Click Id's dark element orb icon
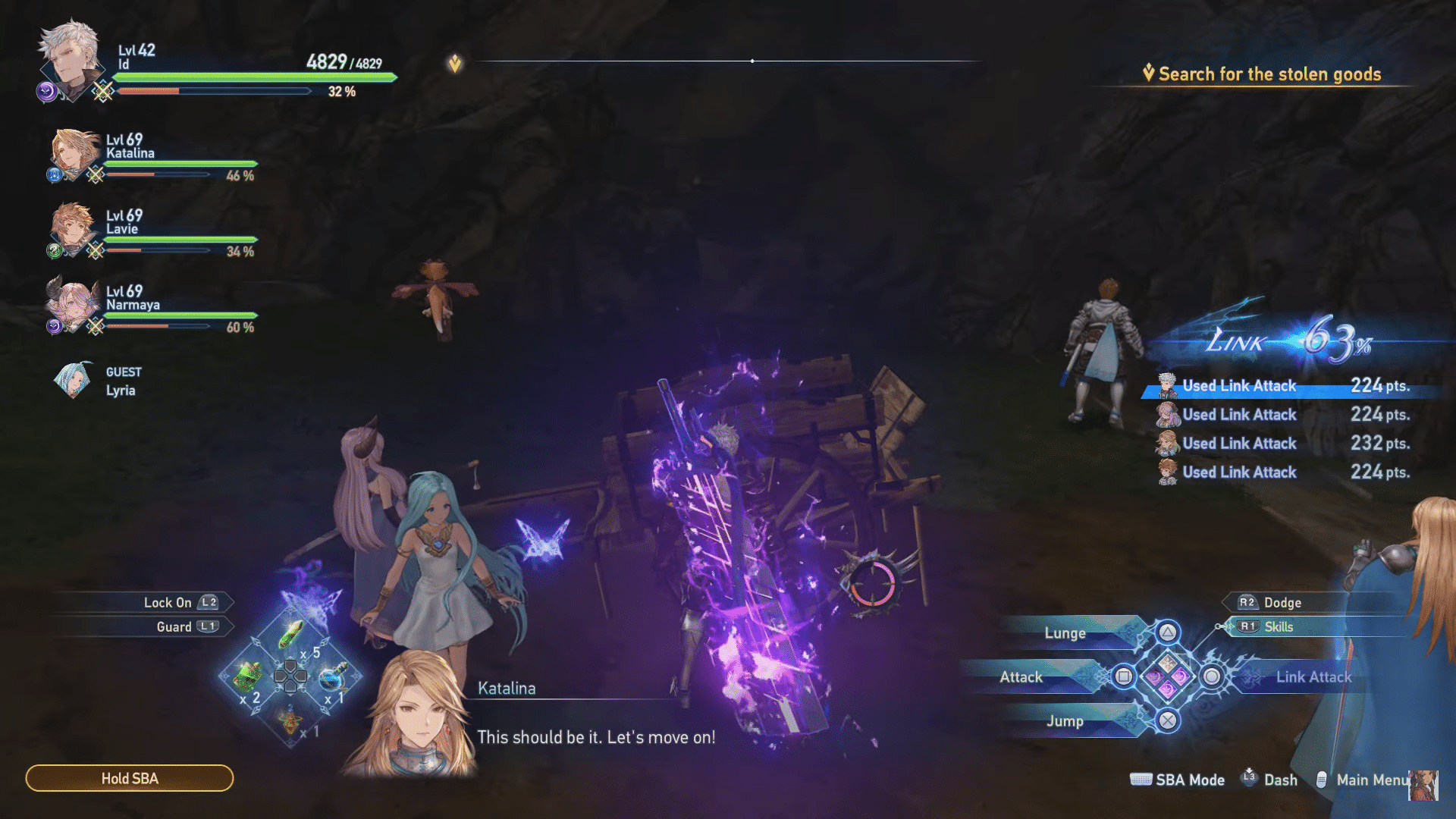Image resolution: width=1456 pixels, height=819 pixels. 45,91
